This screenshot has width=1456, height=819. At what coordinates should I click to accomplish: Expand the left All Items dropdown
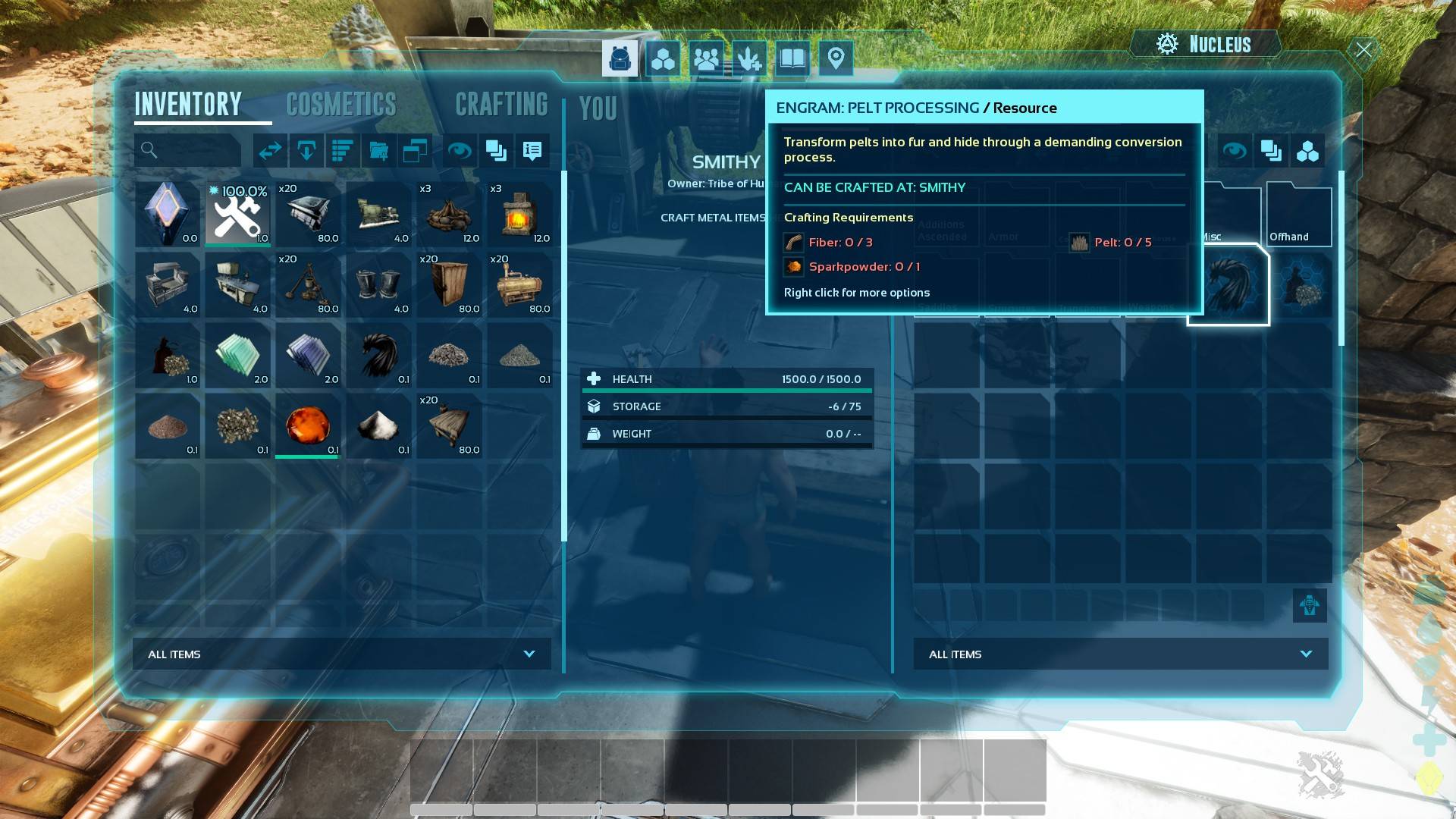(x=342, y=654)
